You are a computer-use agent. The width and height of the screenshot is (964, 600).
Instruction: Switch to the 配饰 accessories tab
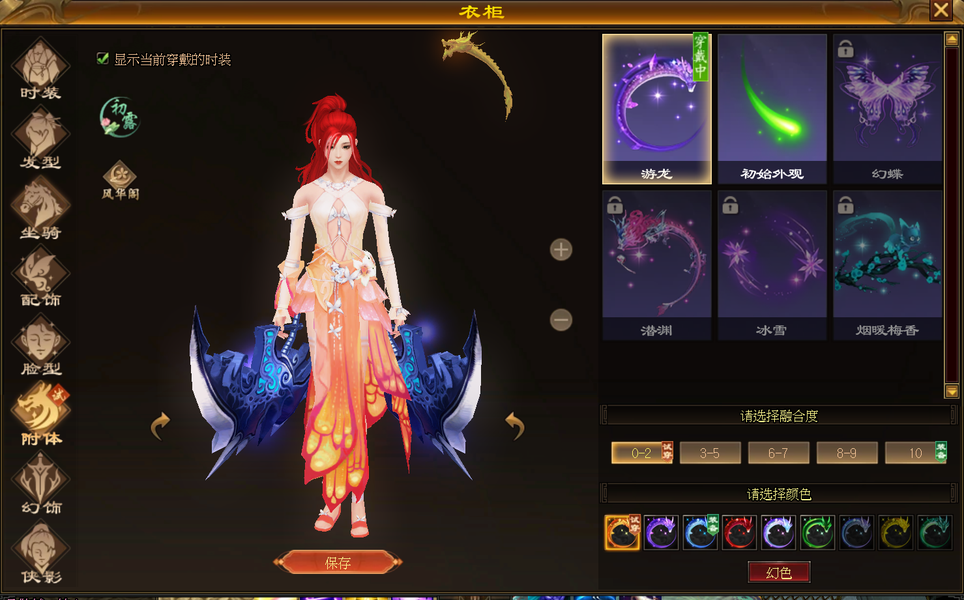click(40, 275)
